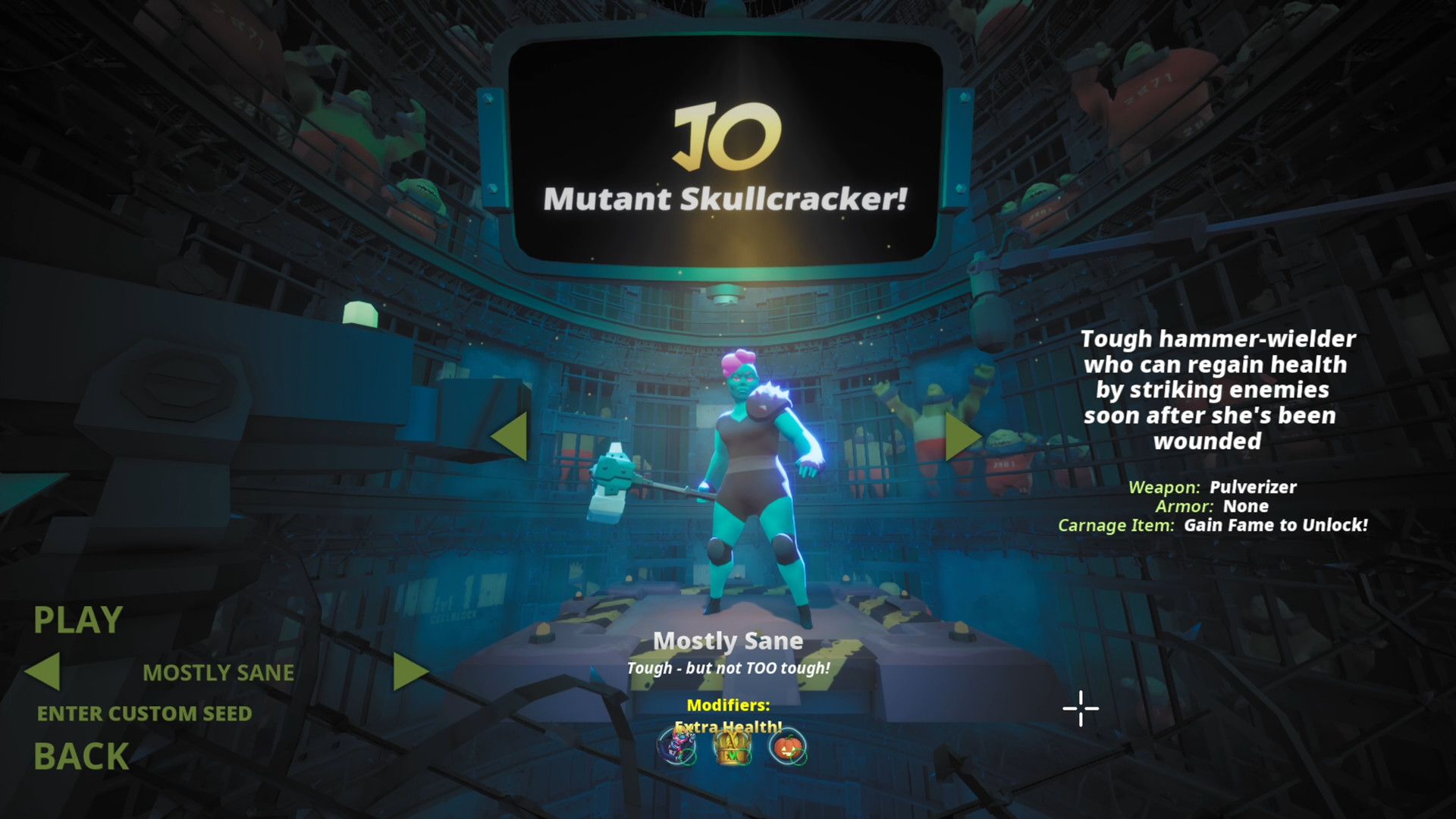This screenshot has width=1456, height=819.
Task: Advance the difficulty setting using the right arrow
Action: 413,671
